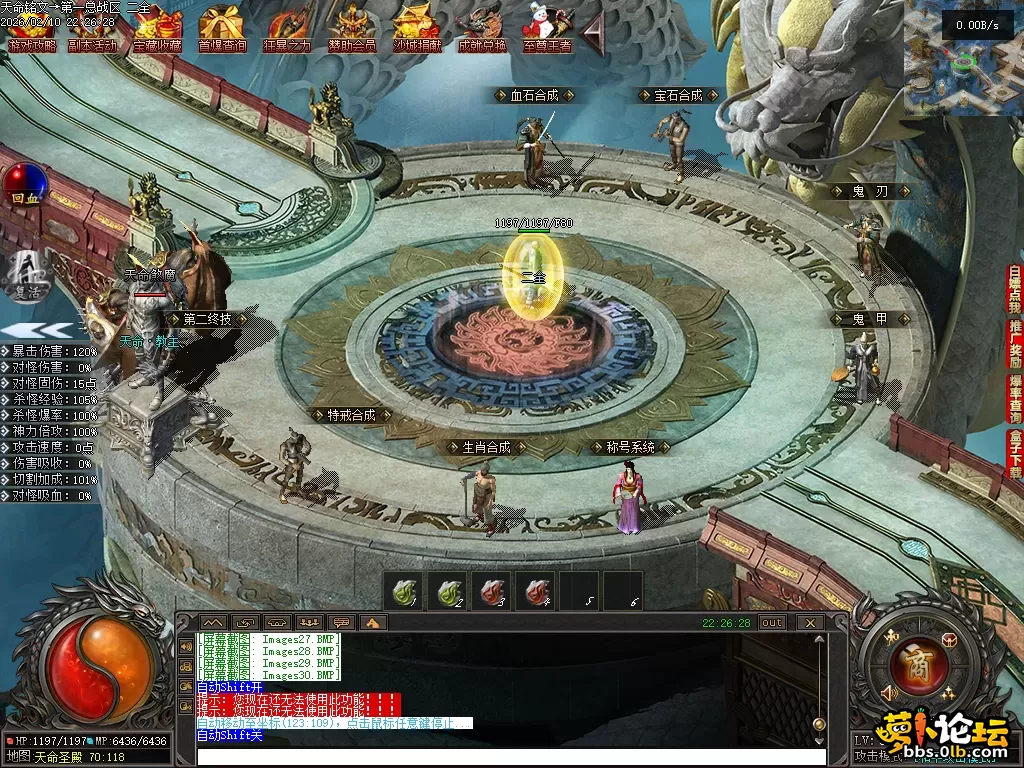The image size is (1024, 768).
Task: Open the 沙城捐献 Sand City donation icon
Action: 417,30
